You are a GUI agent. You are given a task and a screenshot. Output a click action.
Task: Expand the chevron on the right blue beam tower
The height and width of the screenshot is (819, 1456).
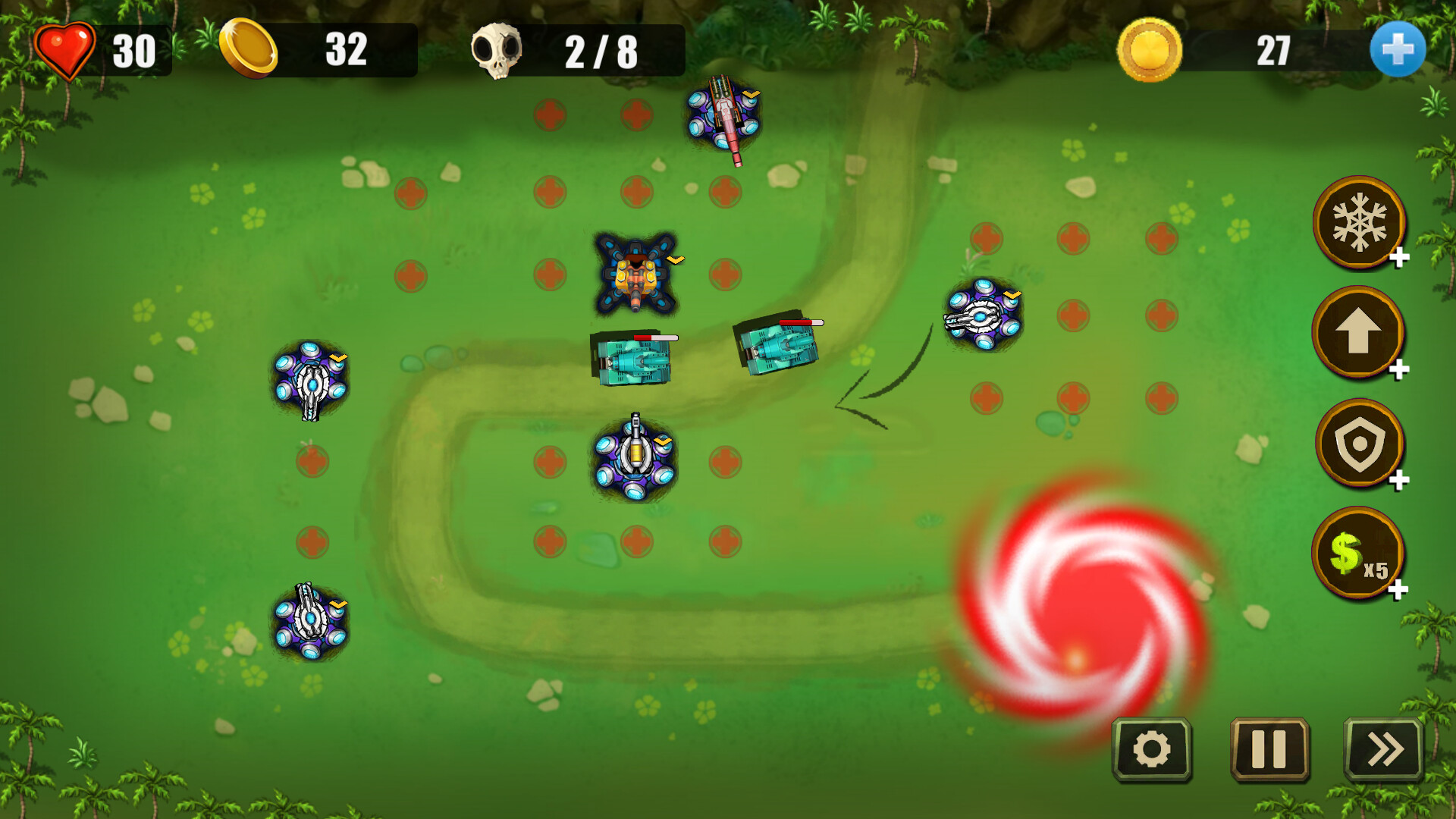(x=1012, y=296)
